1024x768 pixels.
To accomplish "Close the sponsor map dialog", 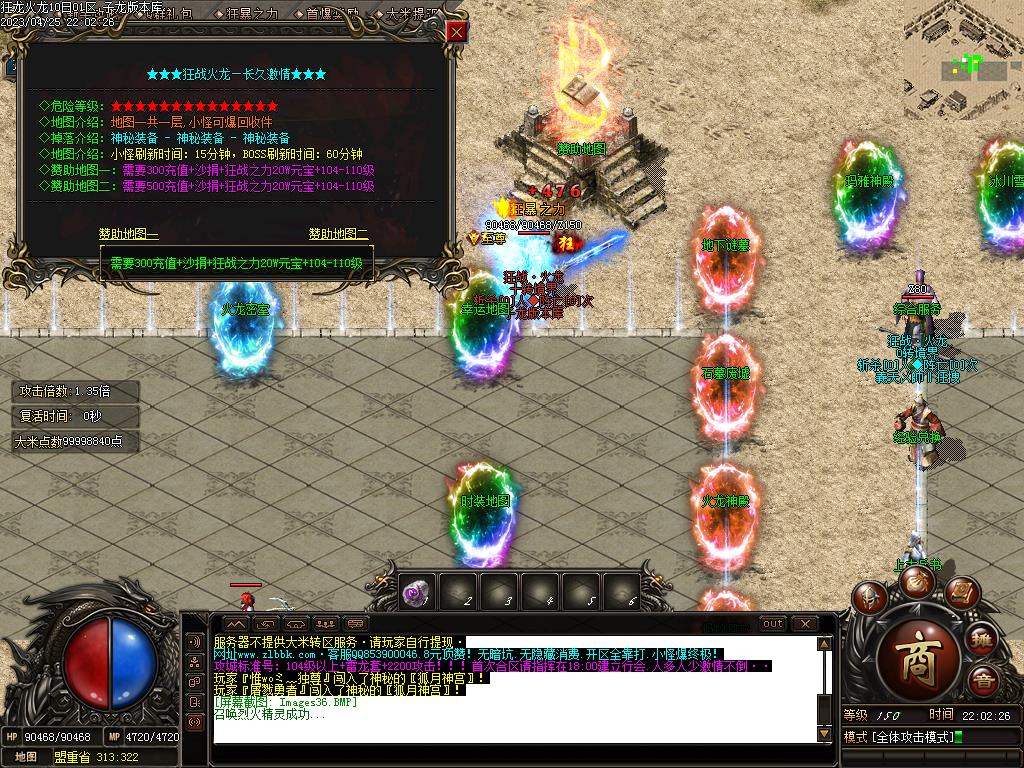I will [456, 32].
